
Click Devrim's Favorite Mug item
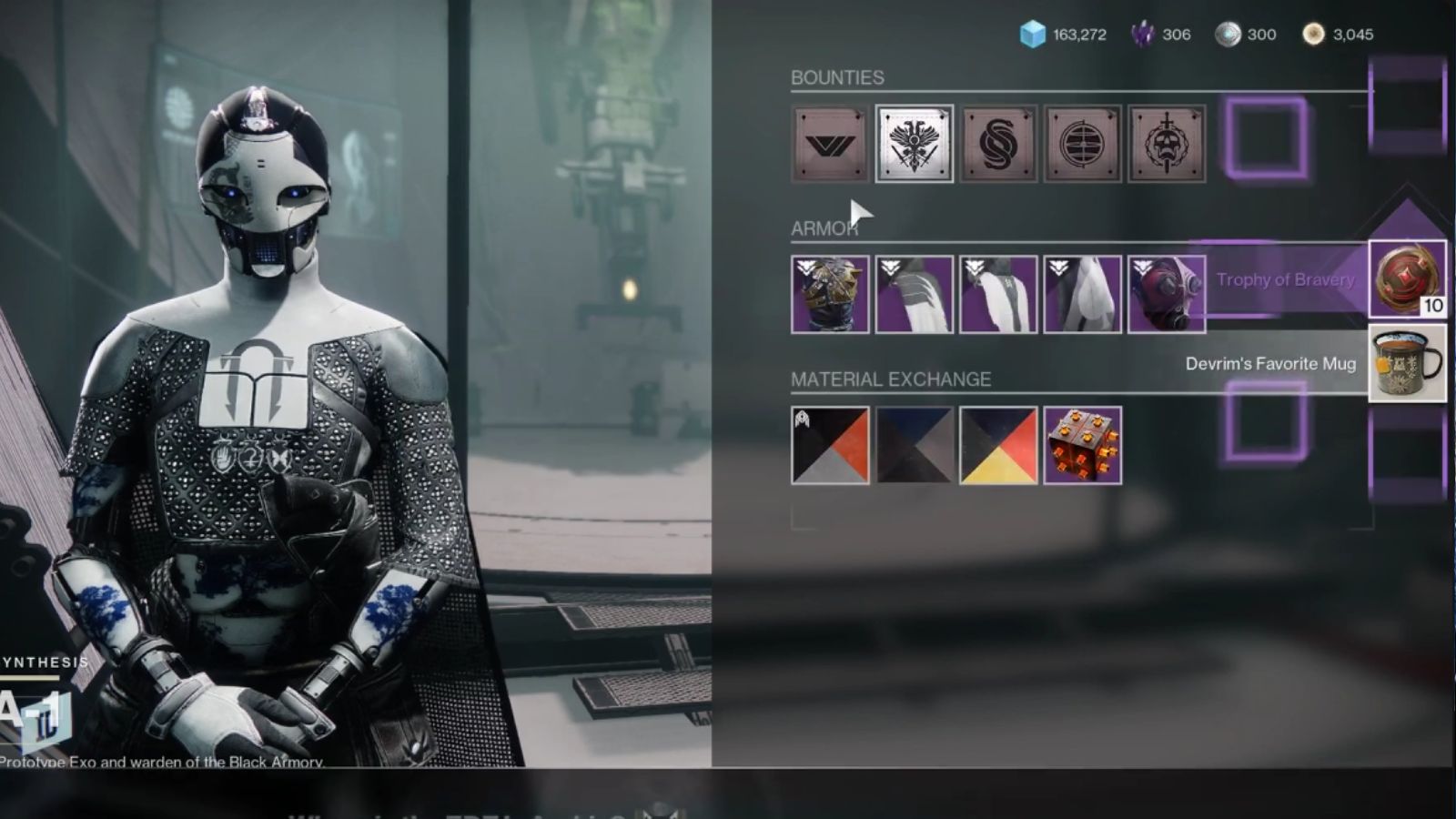pos(1405,364)
